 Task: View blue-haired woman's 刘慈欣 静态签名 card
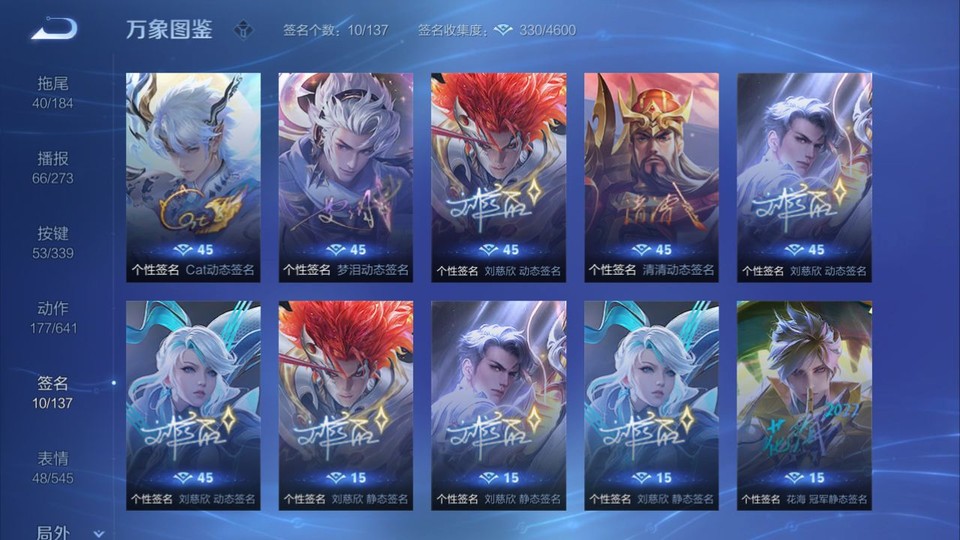(651, 405)
